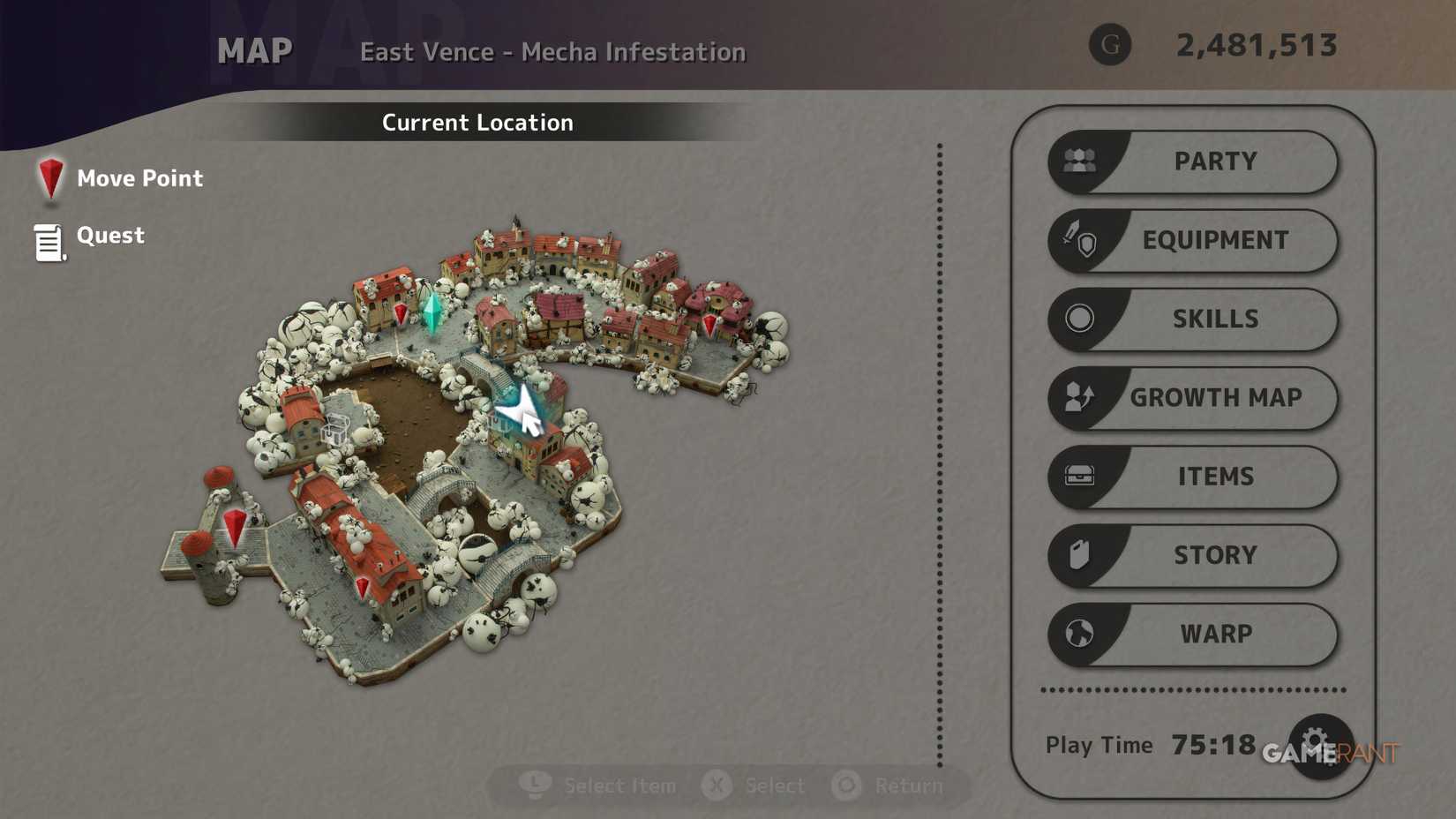
Task: Open the PARTY menu
Action: 1216,162
